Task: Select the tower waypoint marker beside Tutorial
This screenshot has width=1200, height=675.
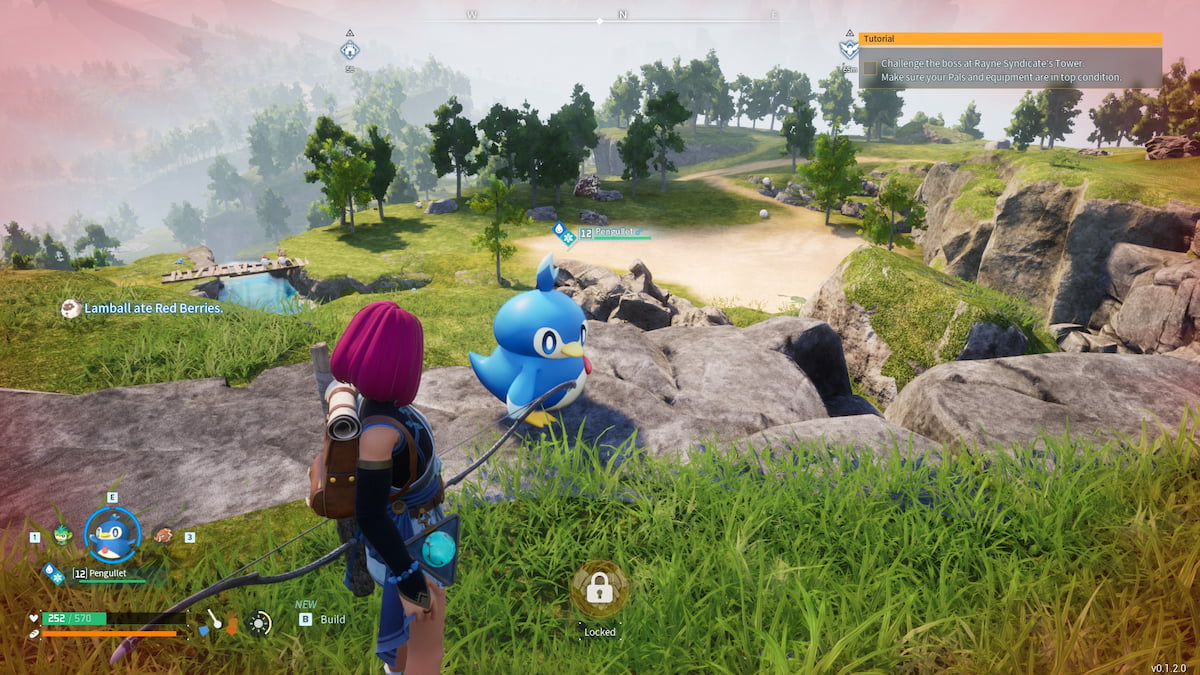Action: coord(848,48)
